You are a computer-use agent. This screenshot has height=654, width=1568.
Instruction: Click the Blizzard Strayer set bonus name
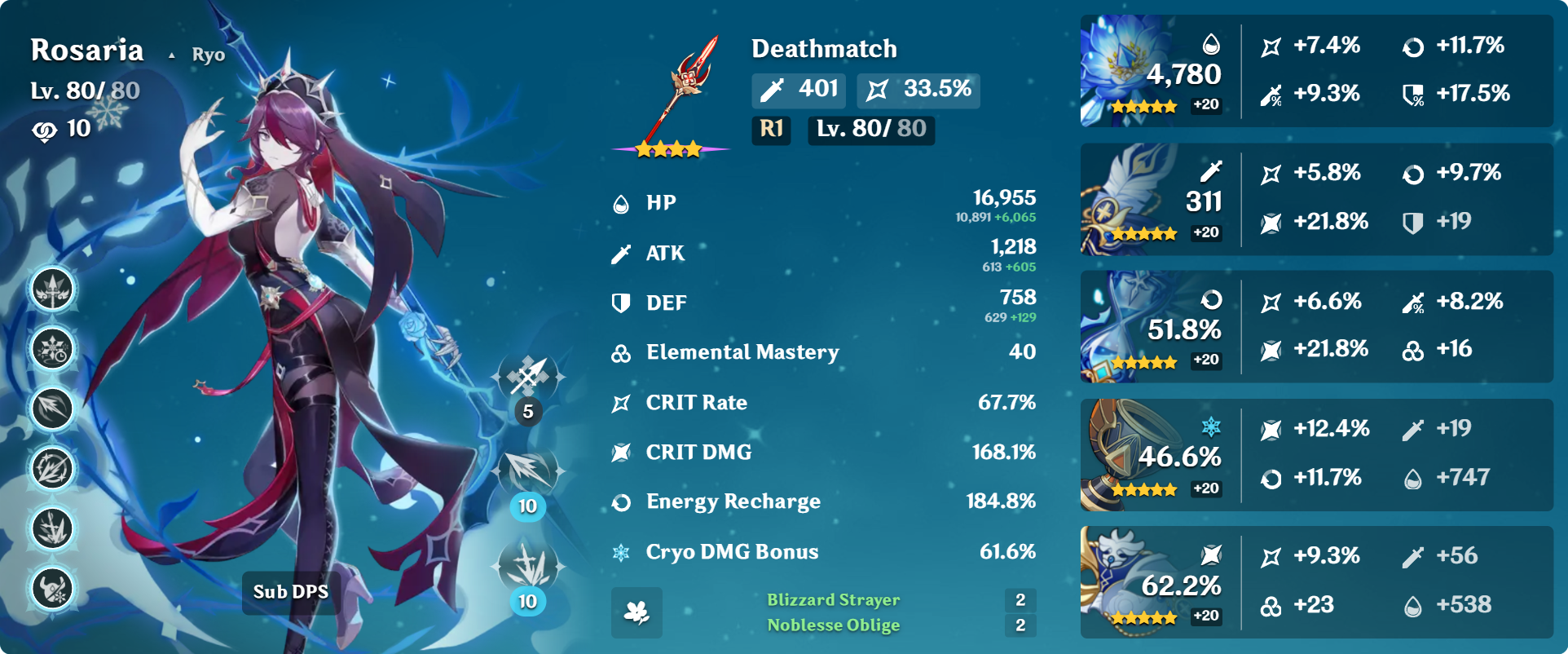click(833, 600)
